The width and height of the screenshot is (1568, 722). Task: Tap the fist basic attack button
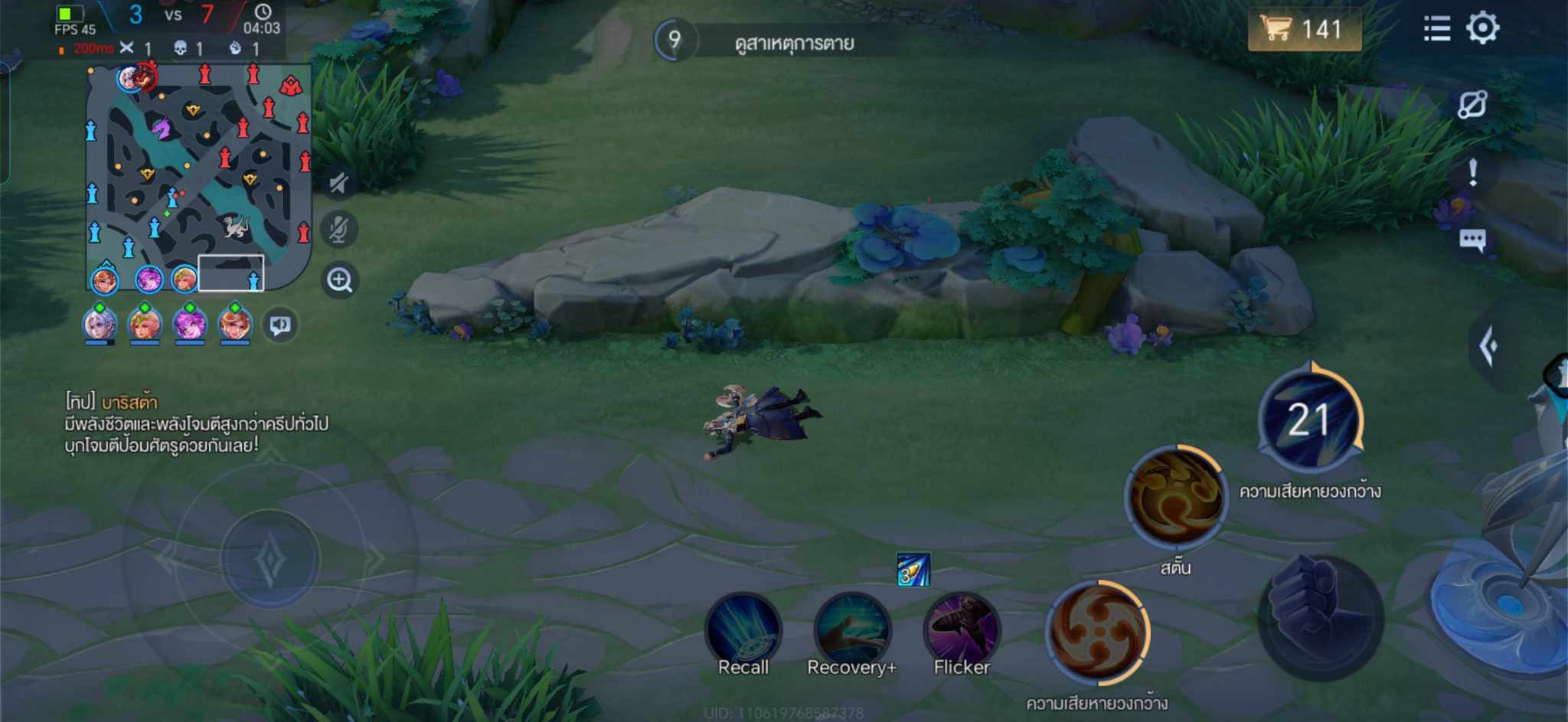point(1320,617)
